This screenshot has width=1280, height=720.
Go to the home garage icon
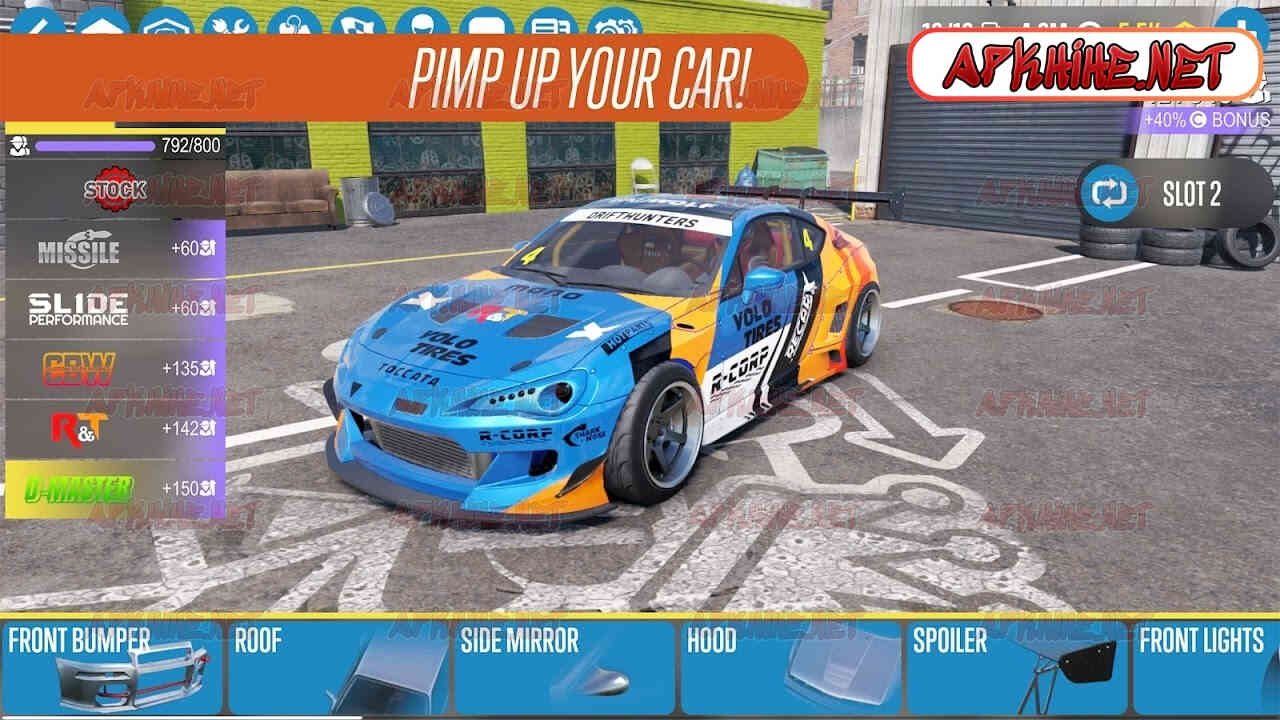click(x=102, y=24)
